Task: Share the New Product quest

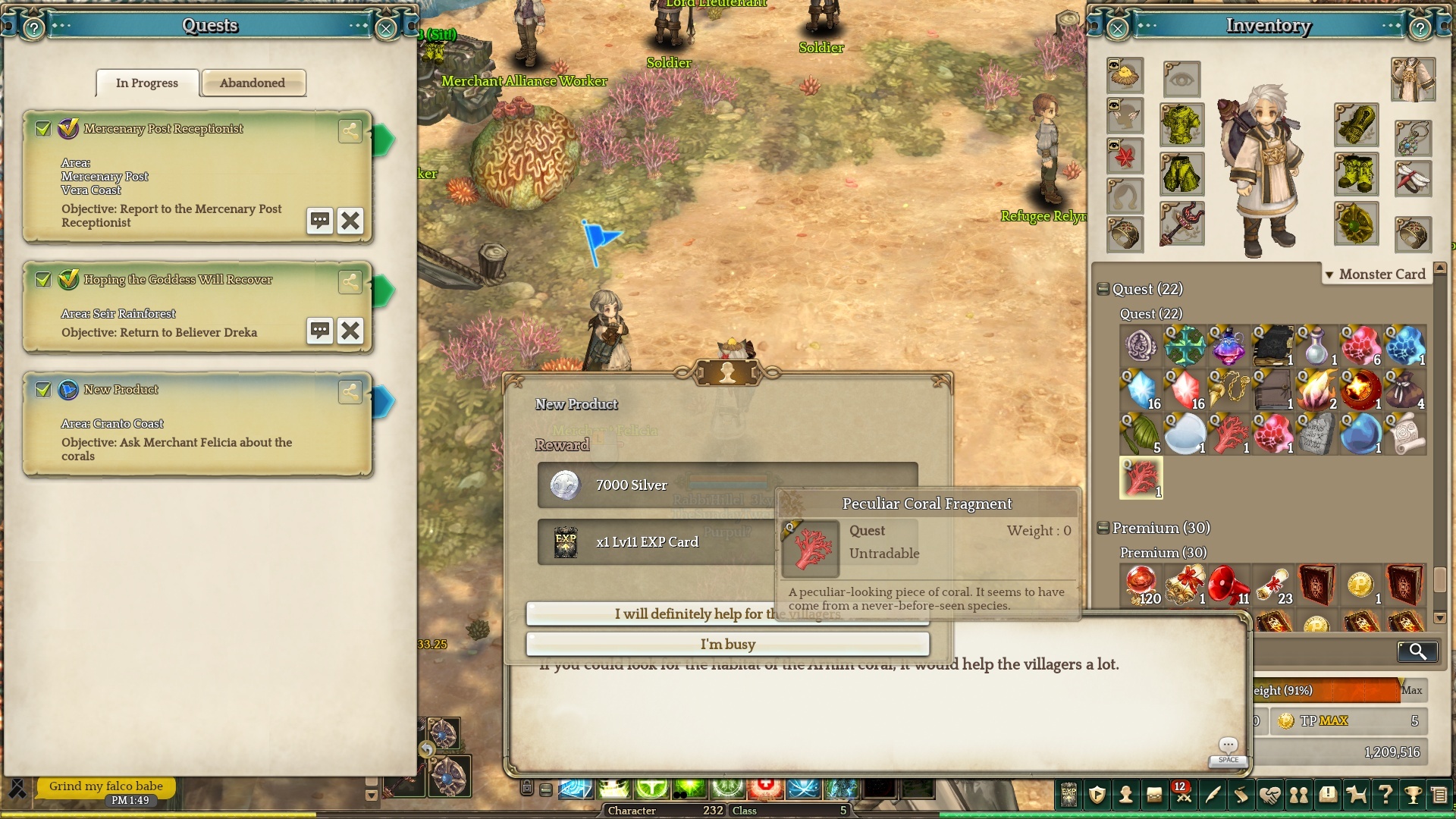Action: coord(350,391)
